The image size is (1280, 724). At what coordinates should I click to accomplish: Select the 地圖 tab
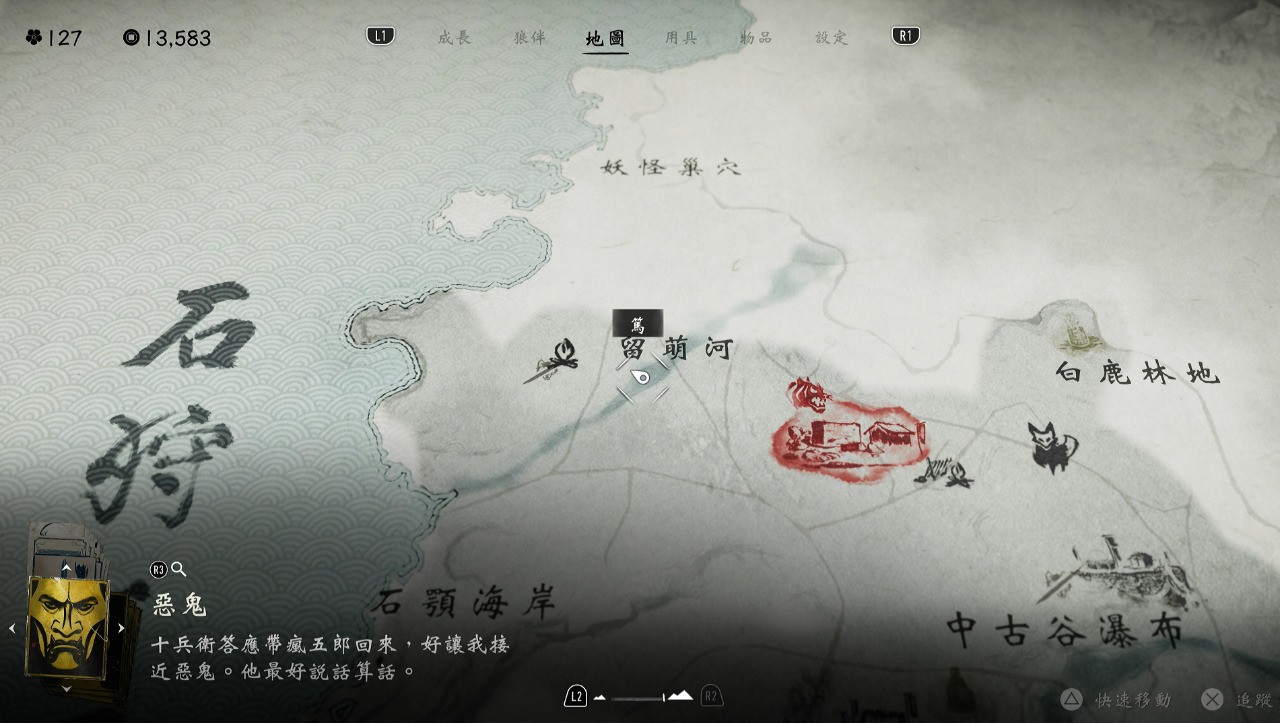pyautogui.click(x=606, y=39)
